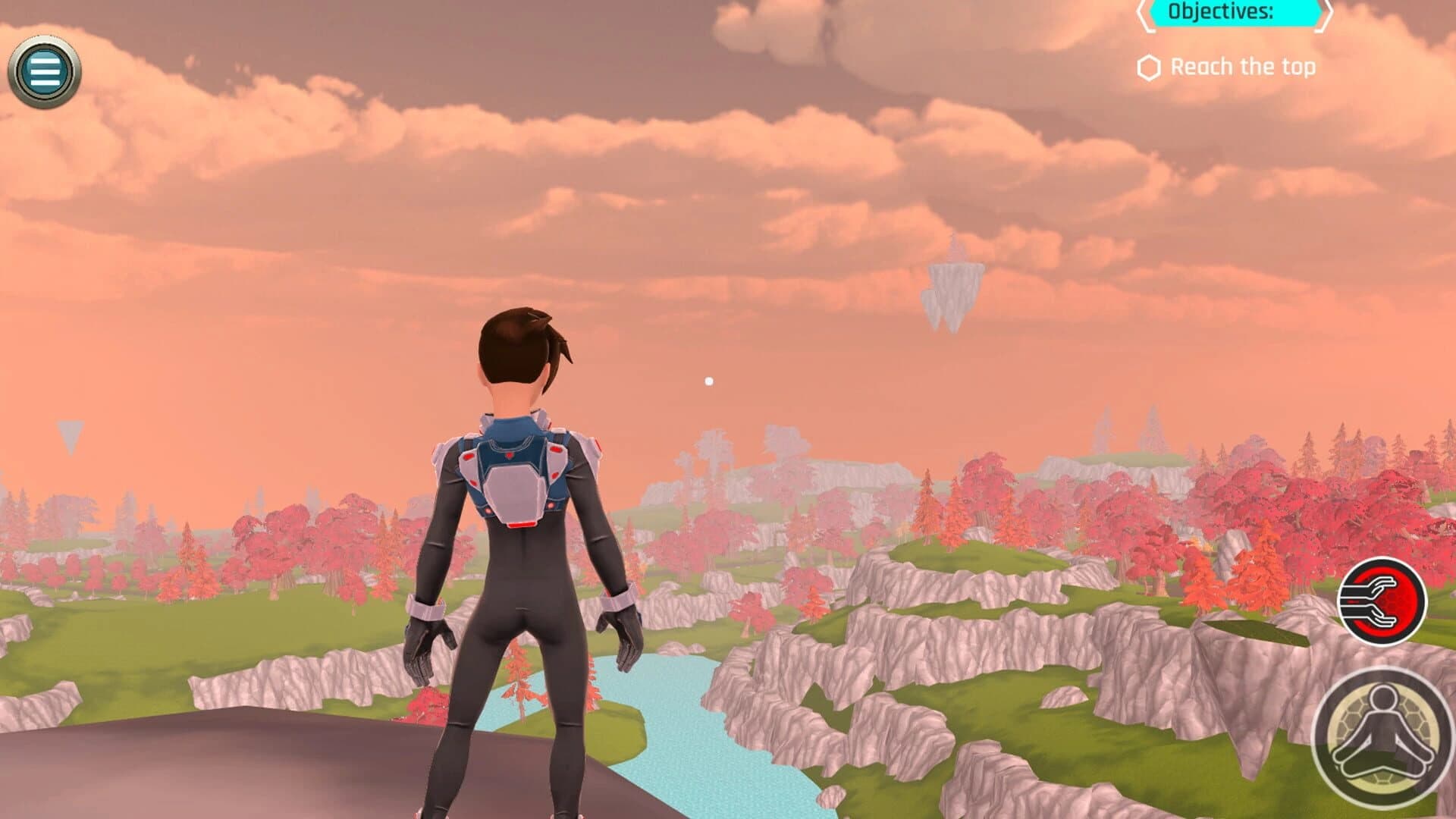Click the 'Reach the top' objective text
1456x819 pixels.
(x=1244, y=67)
